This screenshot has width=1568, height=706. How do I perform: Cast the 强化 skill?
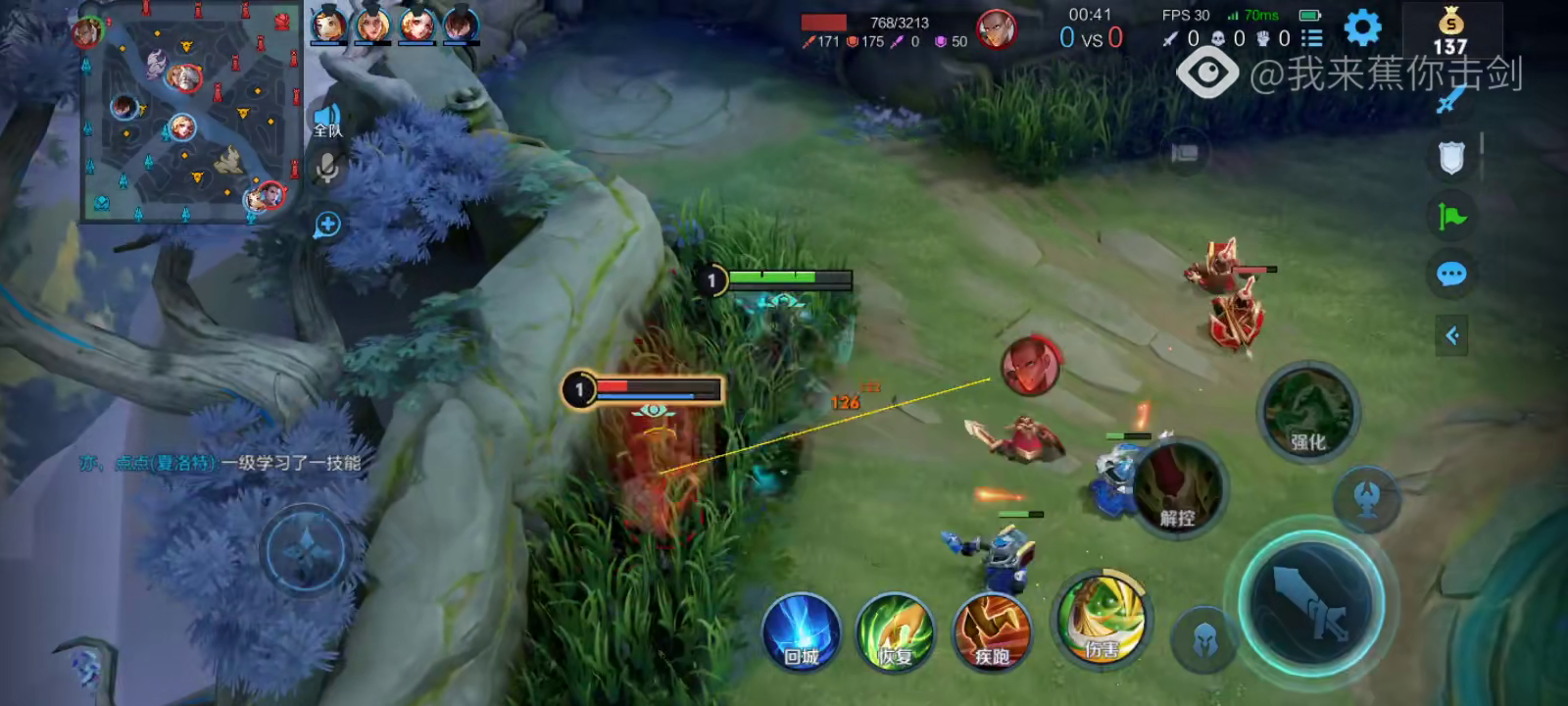[1307, 412]
